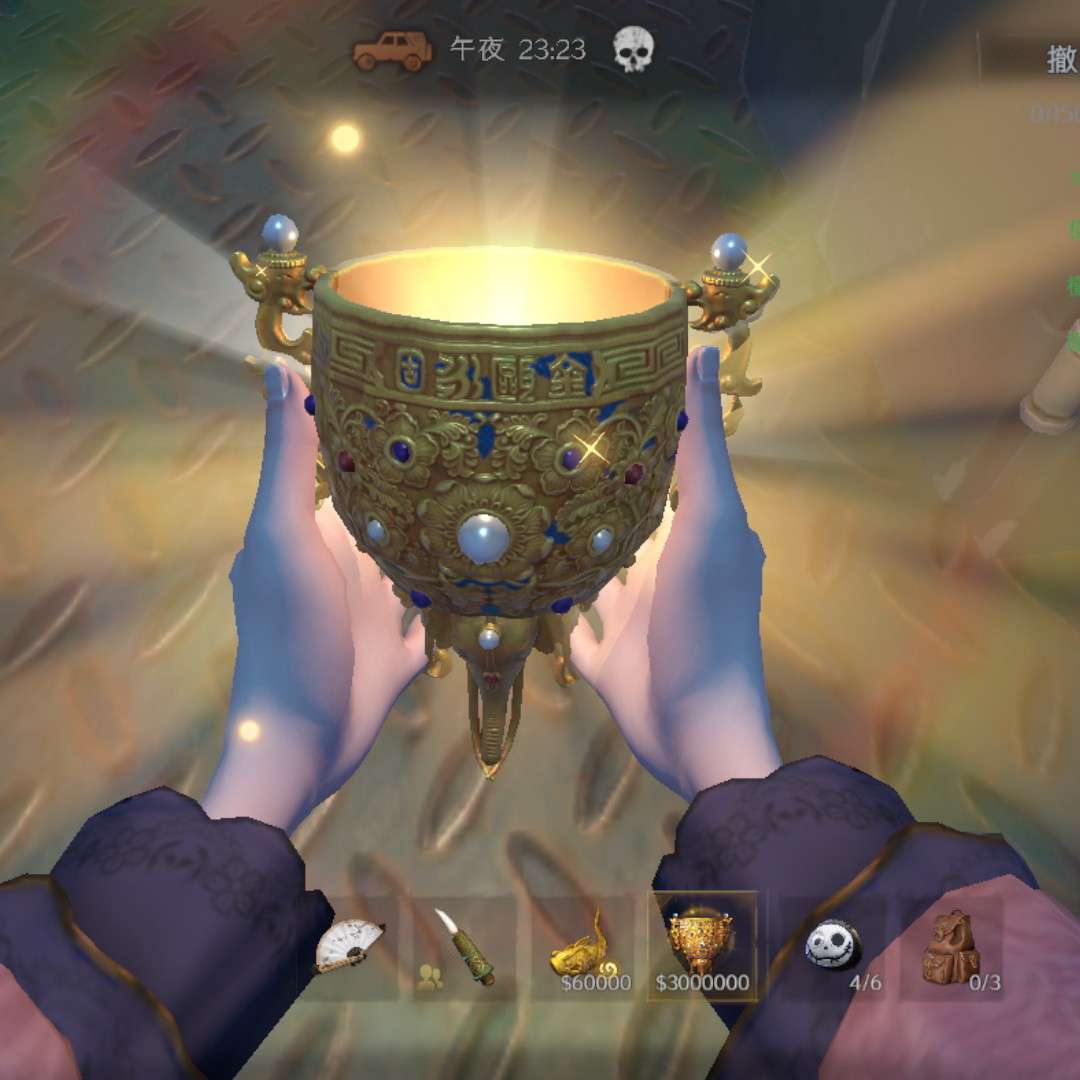Select the folding fan hotbar slot
The height and width of the screenshot is (1080, 1080).
pos(349,945)
